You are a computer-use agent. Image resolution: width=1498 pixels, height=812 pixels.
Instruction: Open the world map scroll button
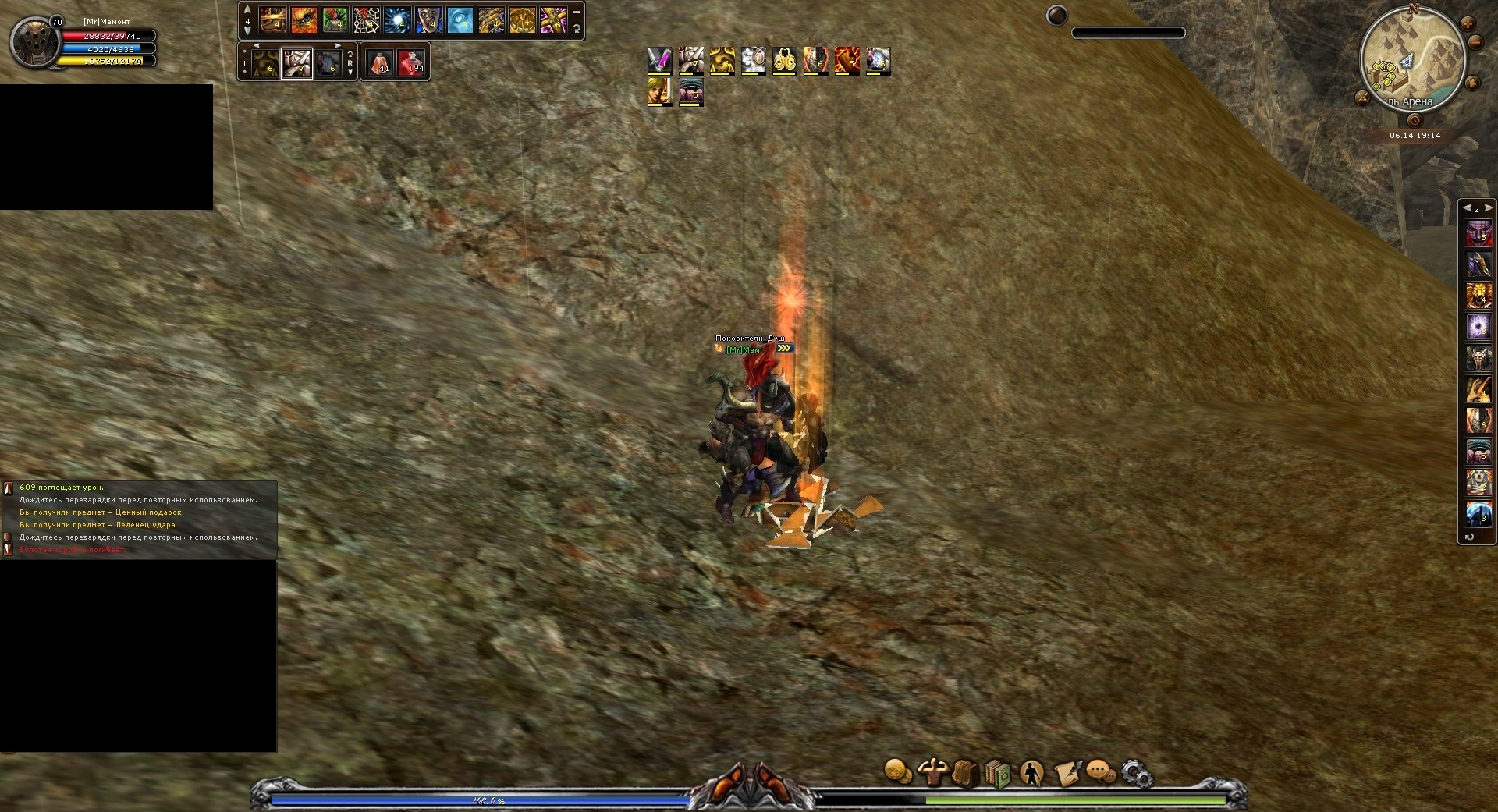pos(1473,82)
